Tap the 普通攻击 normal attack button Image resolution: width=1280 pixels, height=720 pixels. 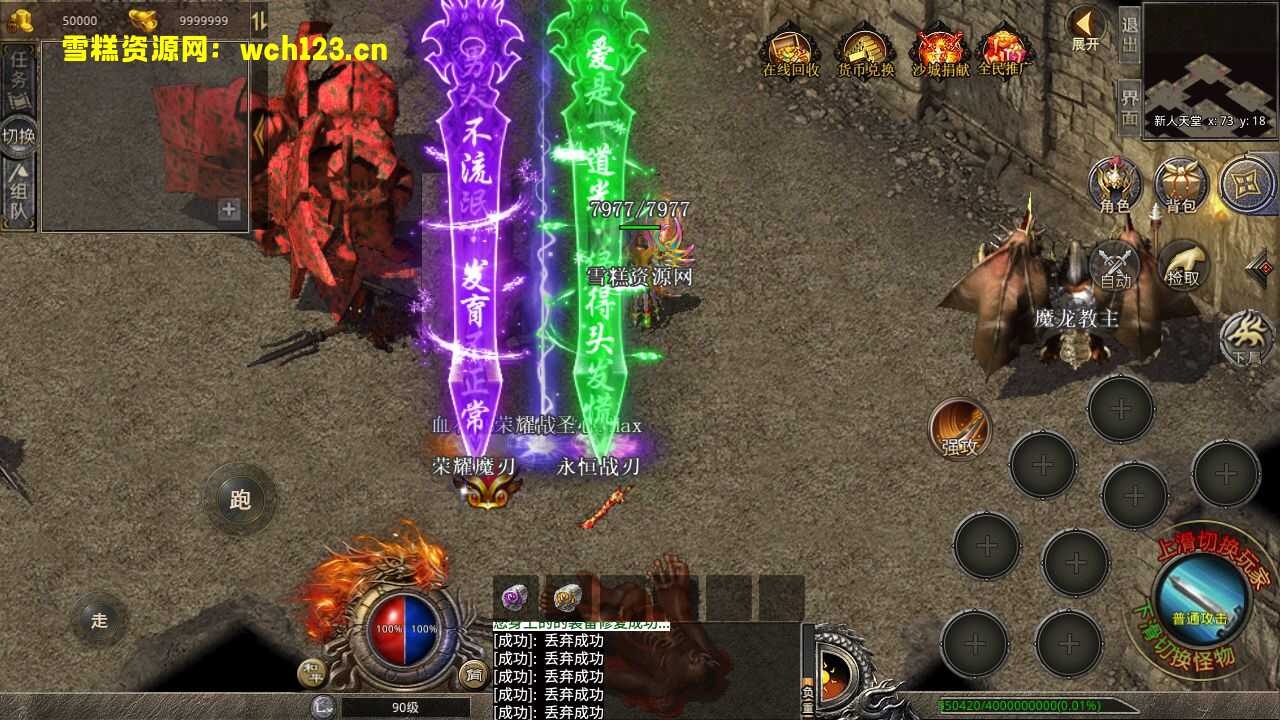[x=1200, y=596]
